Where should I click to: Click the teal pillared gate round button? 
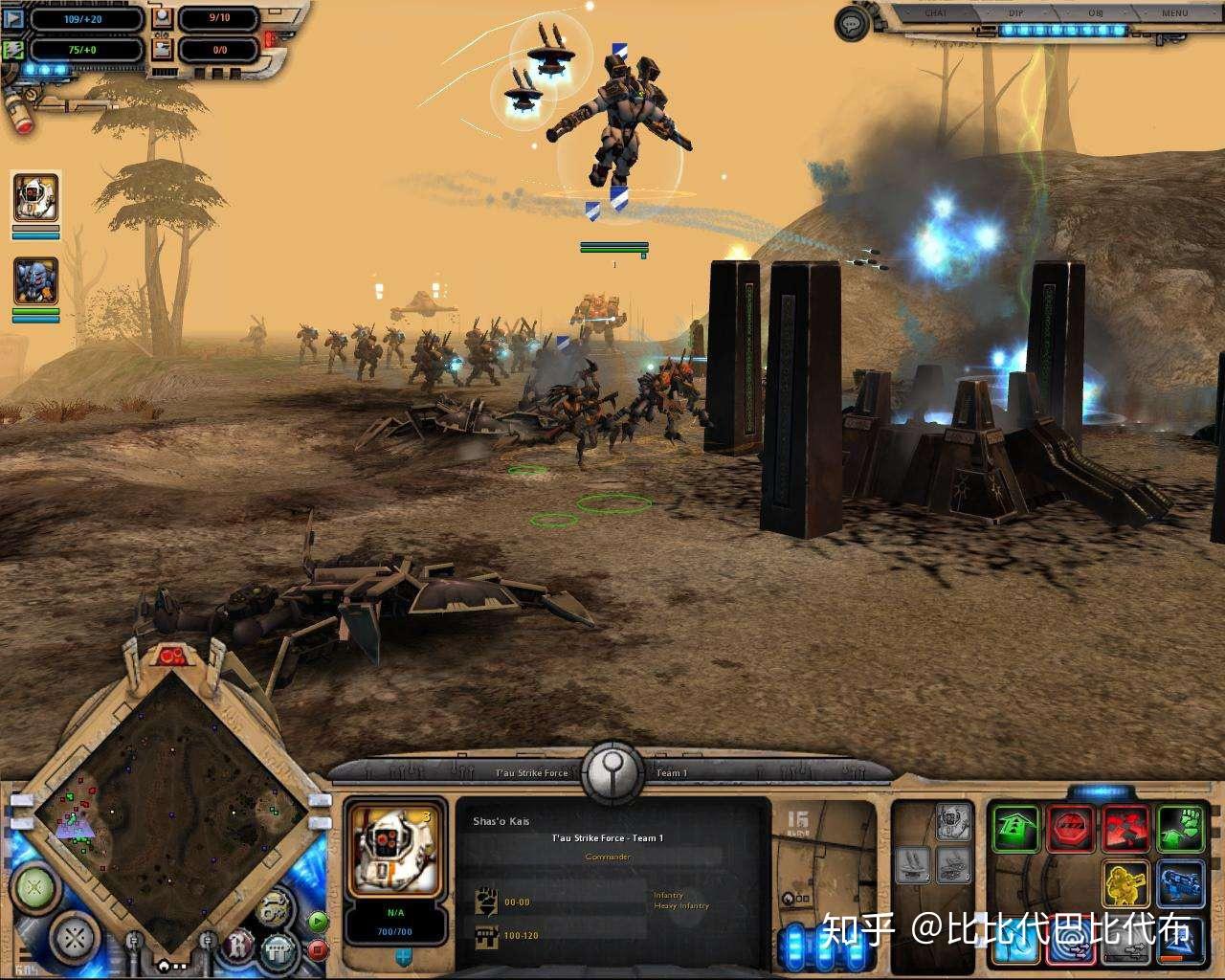coord(278,950)
